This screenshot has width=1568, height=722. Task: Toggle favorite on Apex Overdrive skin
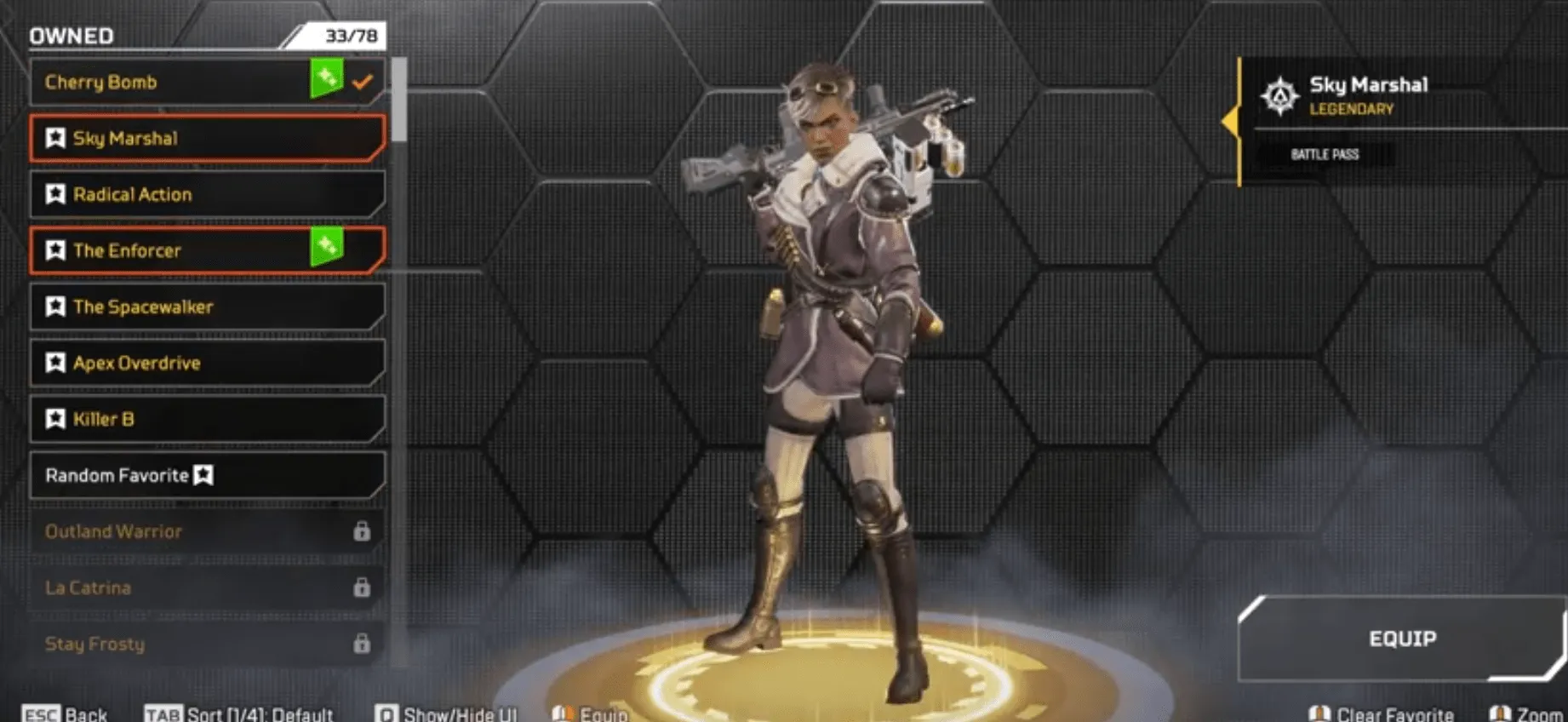(x=55, y=363)
